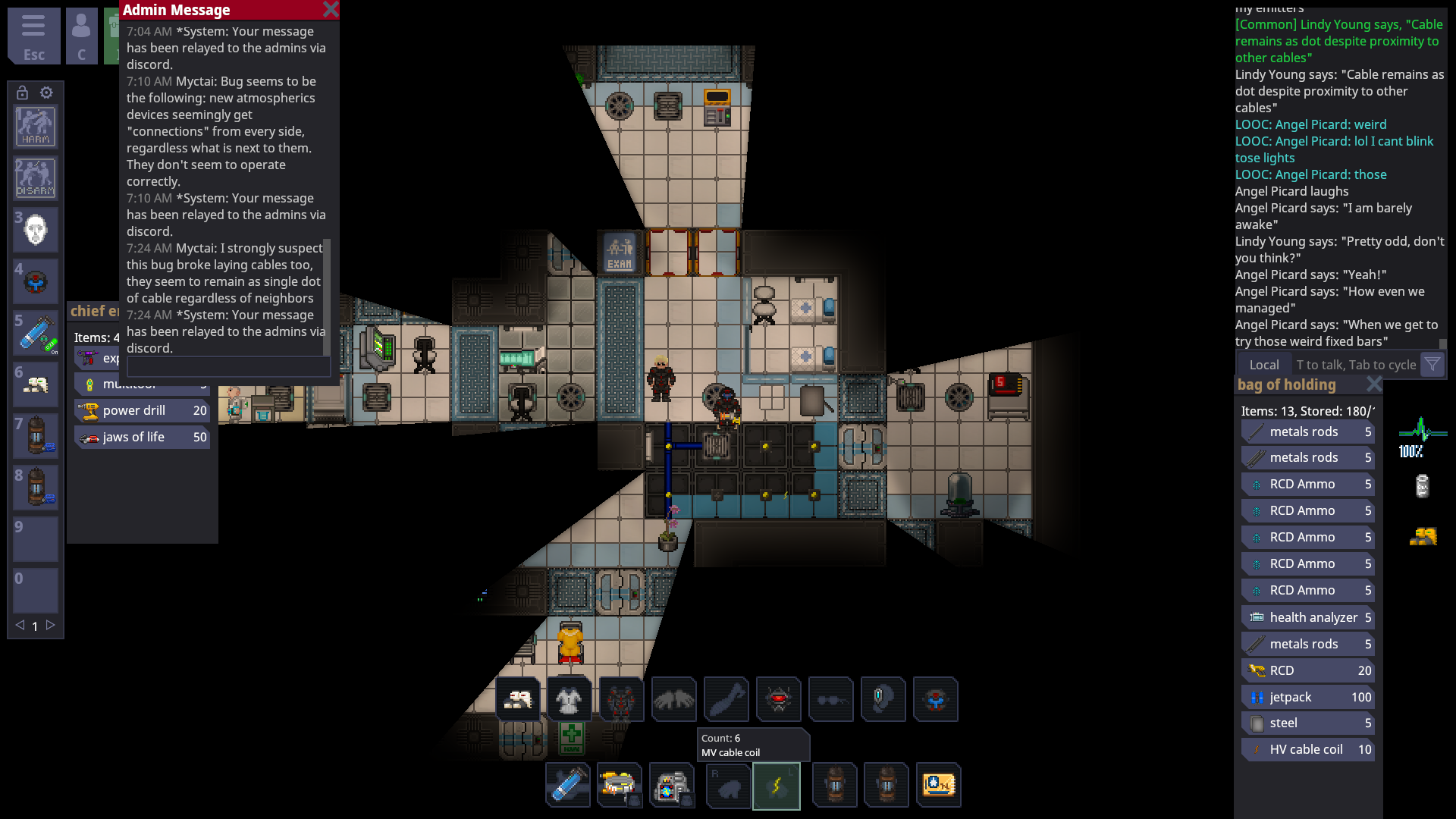Image resolution: width=1456 pixels, height=819 pixels.
Task: Open the Esc menu
Action: click(33, 36)
